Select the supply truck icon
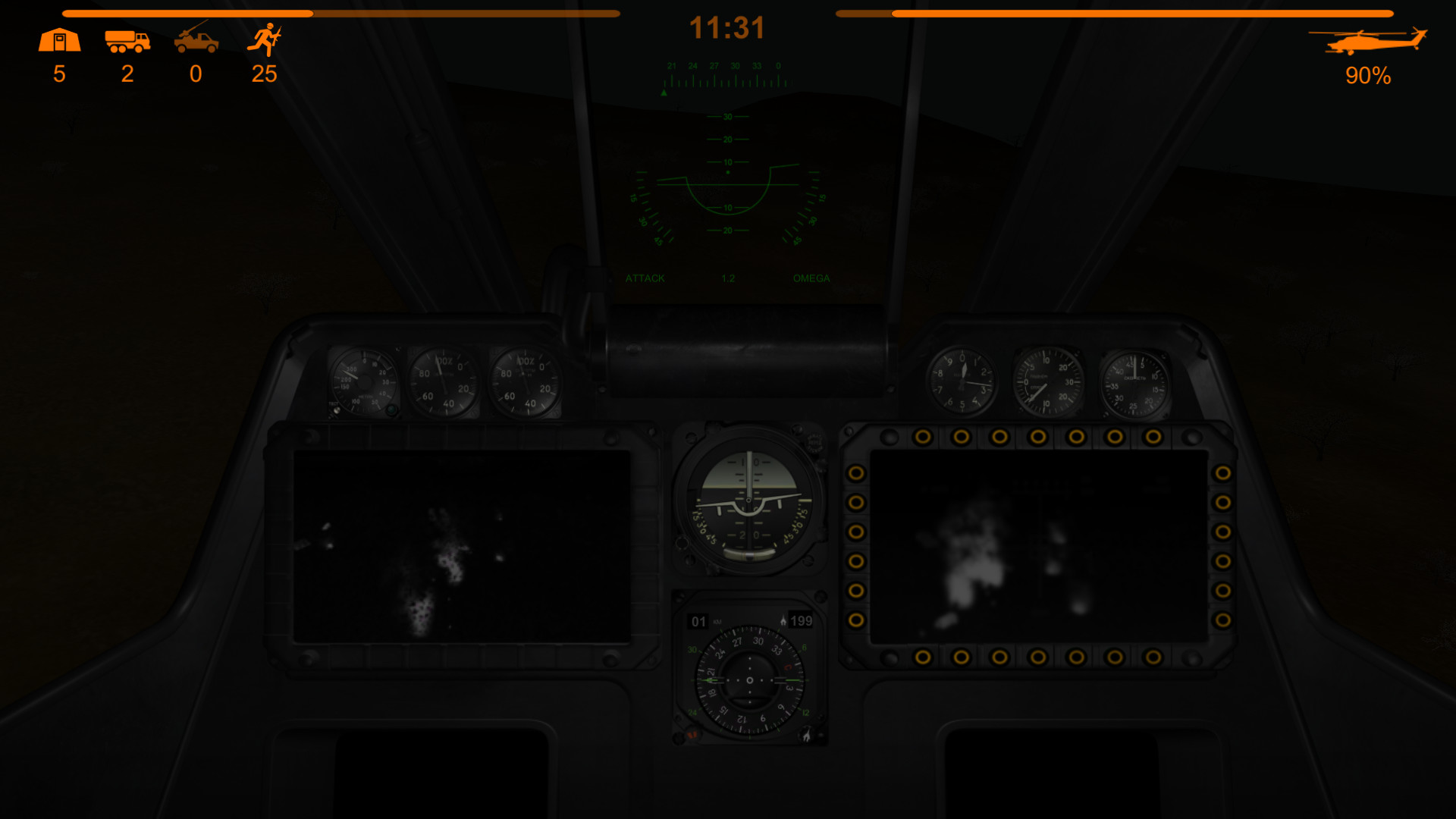Viewport: 1456px width, 819px height. (x=127, y=42)
